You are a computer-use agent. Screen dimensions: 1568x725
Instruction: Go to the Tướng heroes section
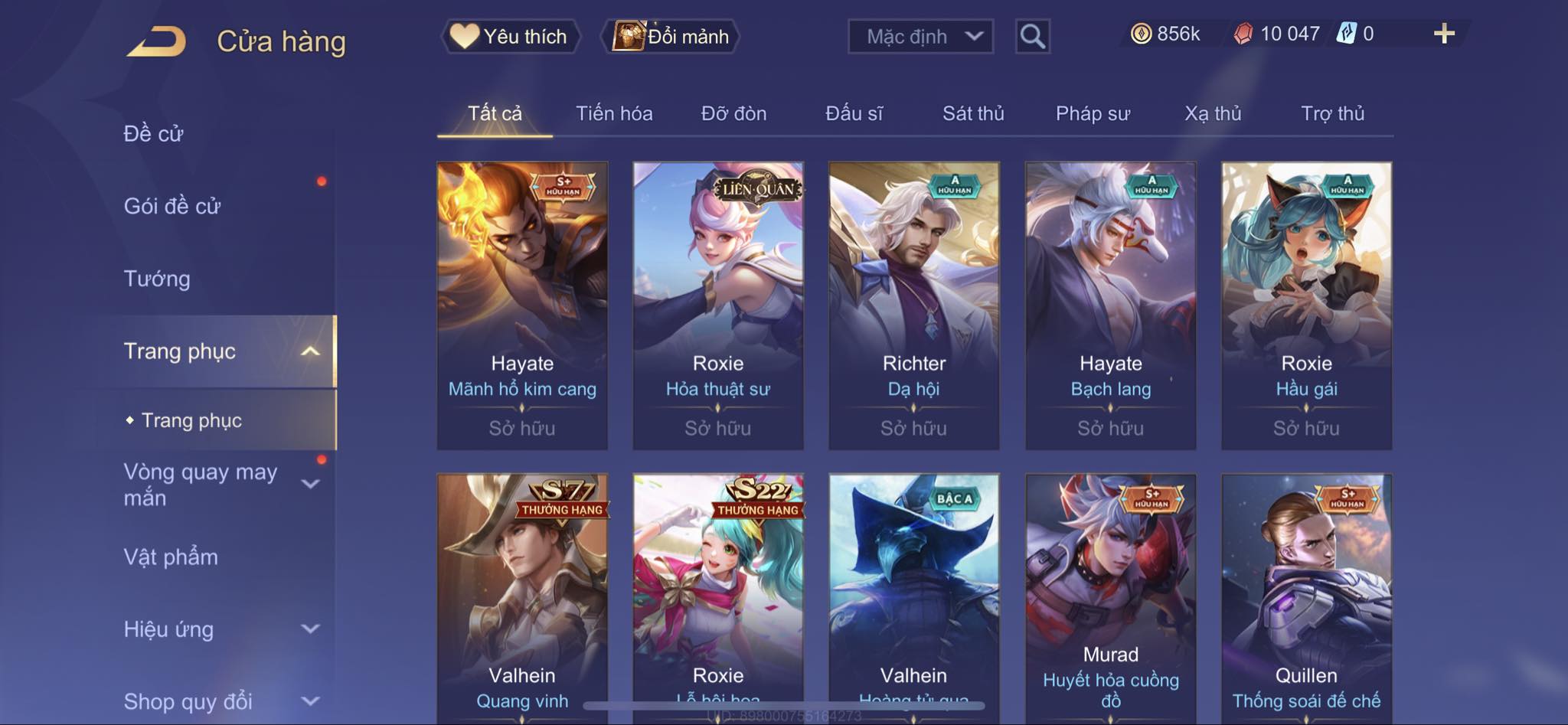[x=157, y=279]
